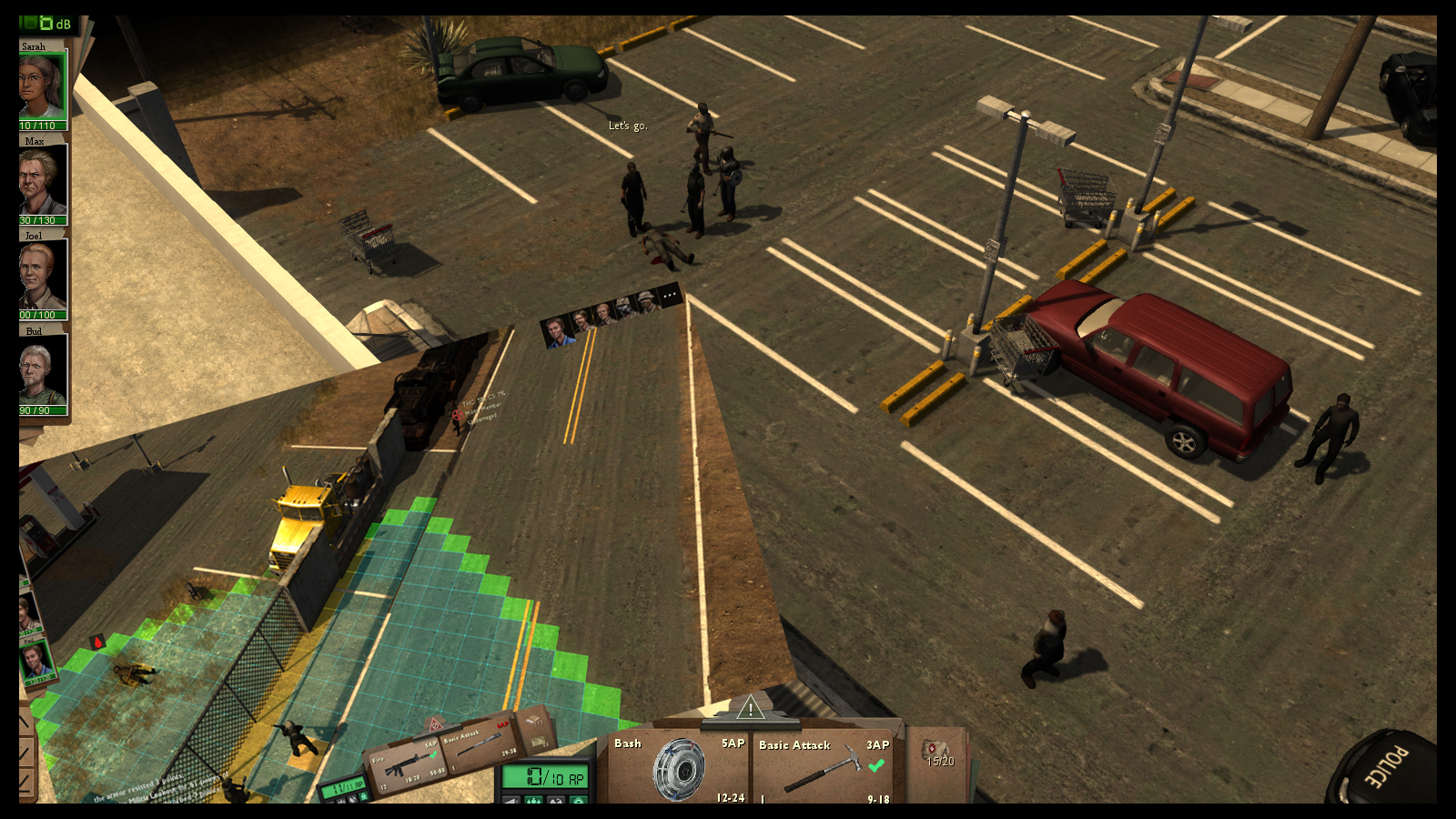Screen dimensions: 1456x819
Task: Select the hammer Basic Attack
Action: (824, 769)
